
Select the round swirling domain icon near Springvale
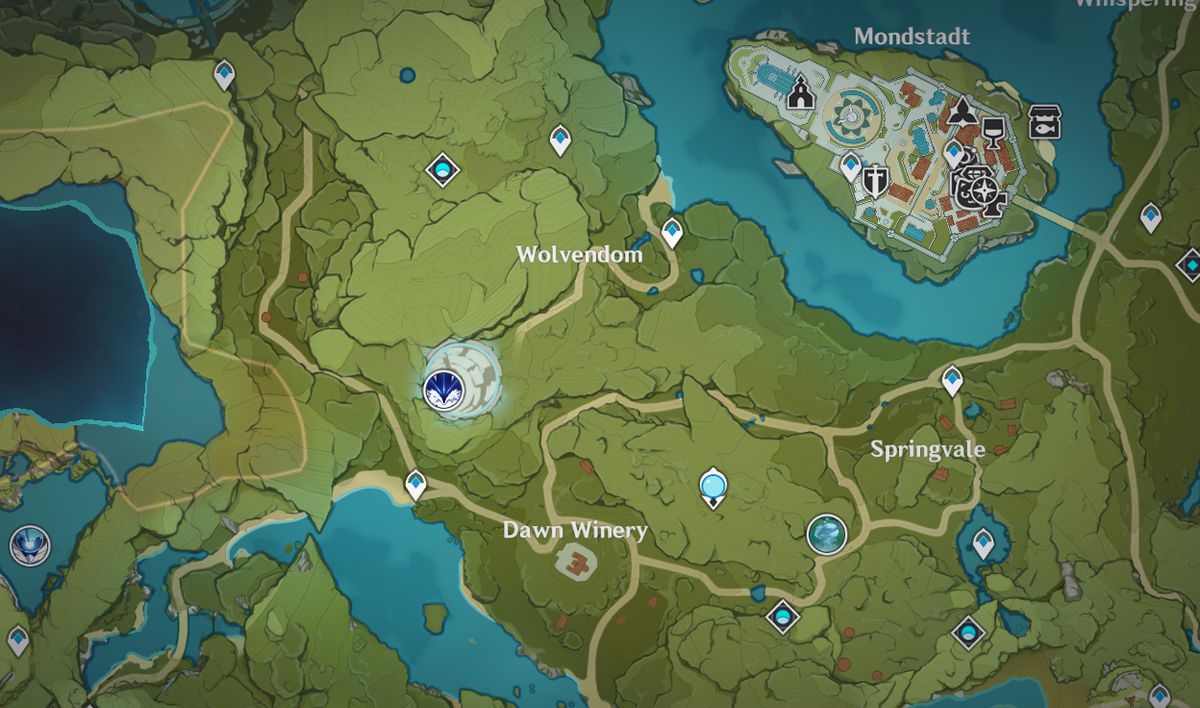(x=827, y=533)
